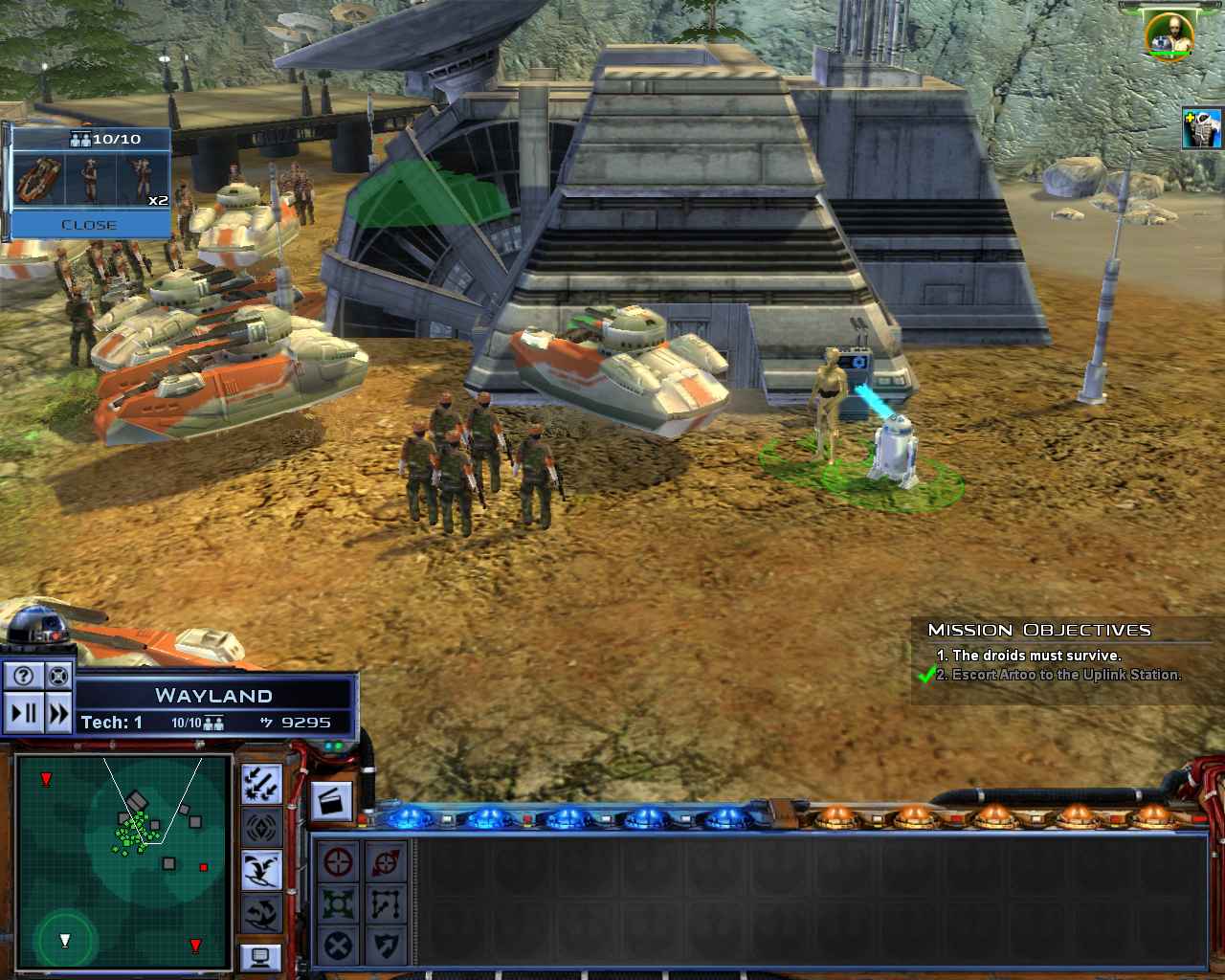Select the waypoint path command
The height and width of the screenshot is (980, 1225).
click(385, 903)
